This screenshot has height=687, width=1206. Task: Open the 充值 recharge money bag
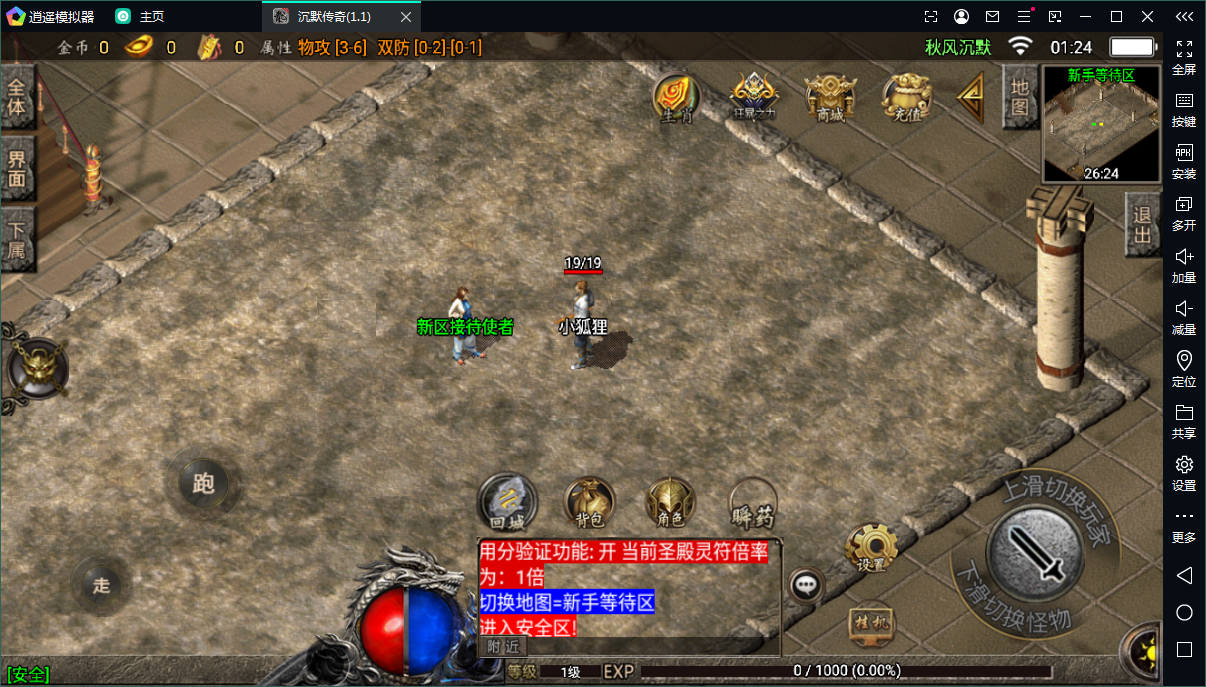(x=906, y=97)
